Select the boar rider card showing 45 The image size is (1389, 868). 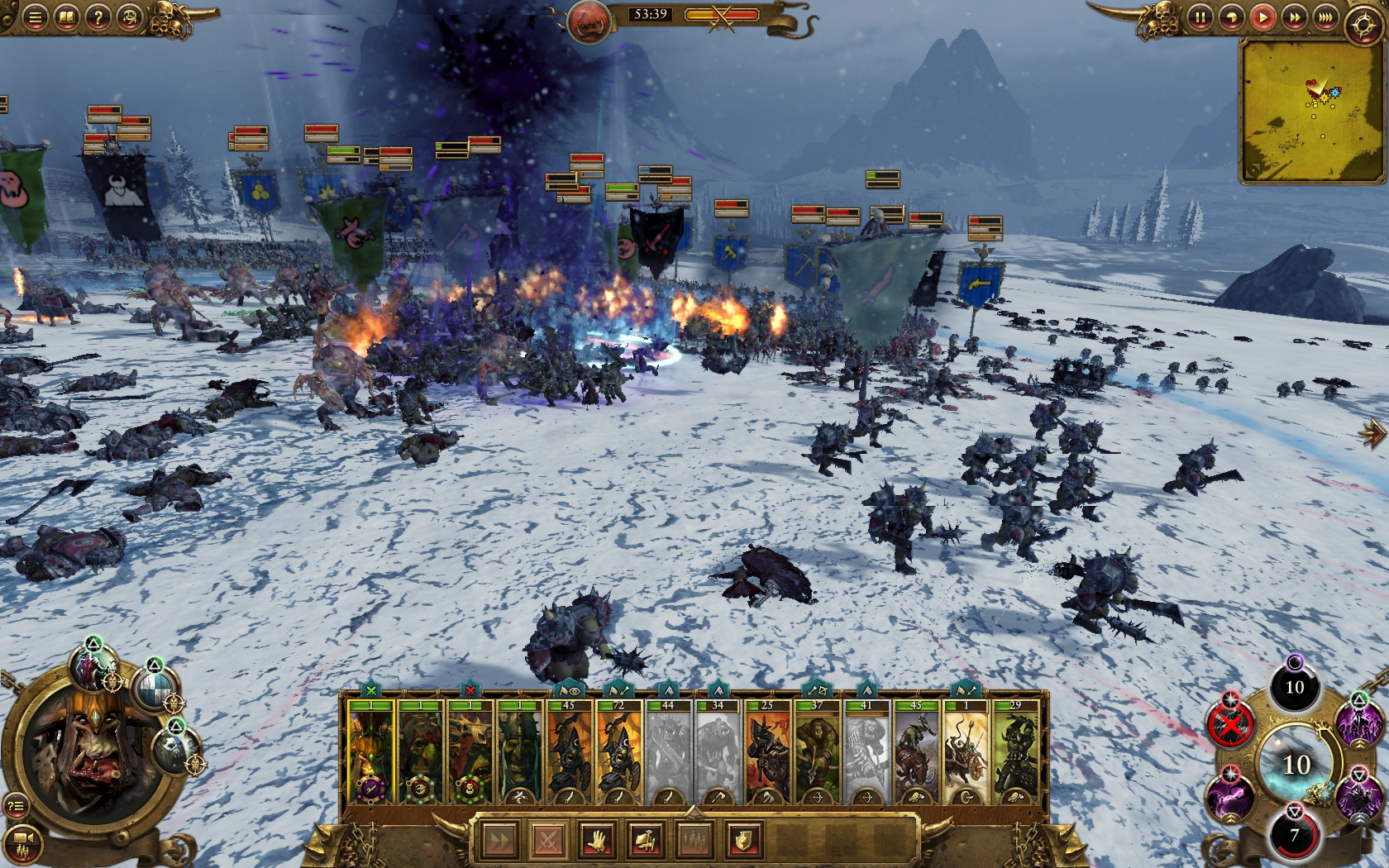(x=916, y=754)
